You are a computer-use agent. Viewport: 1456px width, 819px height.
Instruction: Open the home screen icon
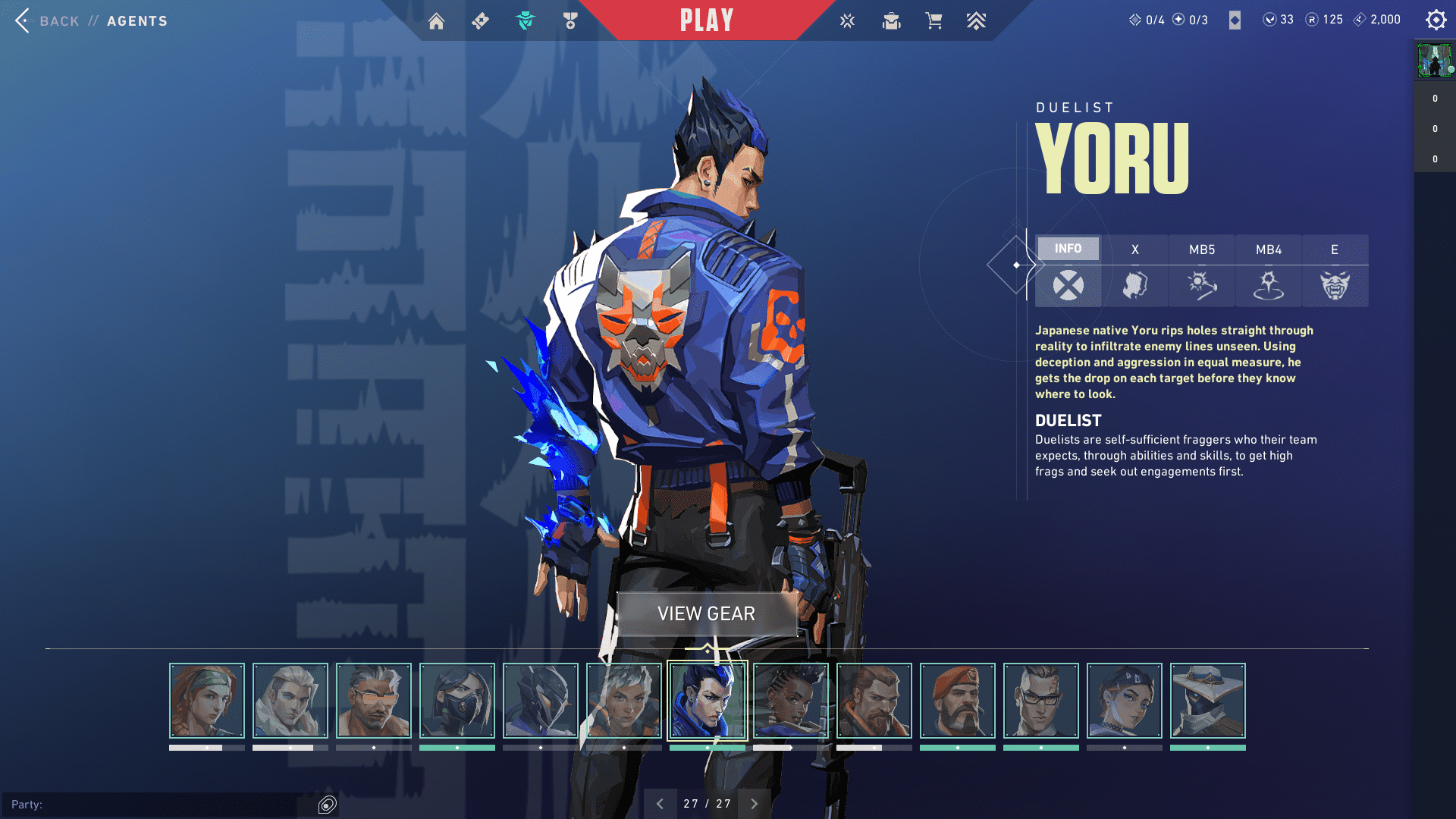point(436,21)
